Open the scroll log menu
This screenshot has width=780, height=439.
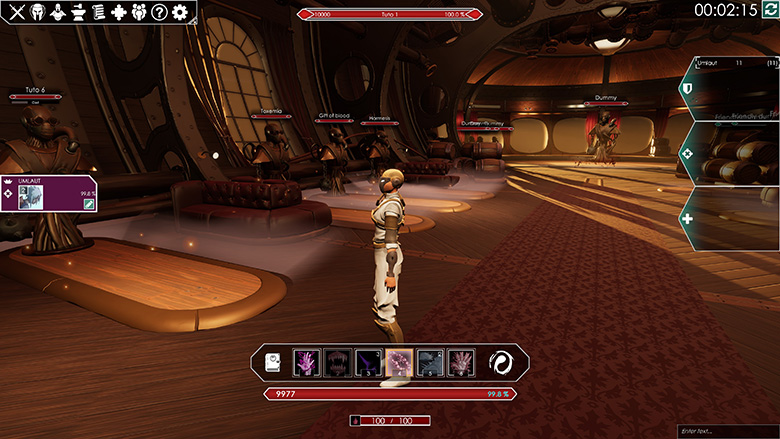point(98,13)
